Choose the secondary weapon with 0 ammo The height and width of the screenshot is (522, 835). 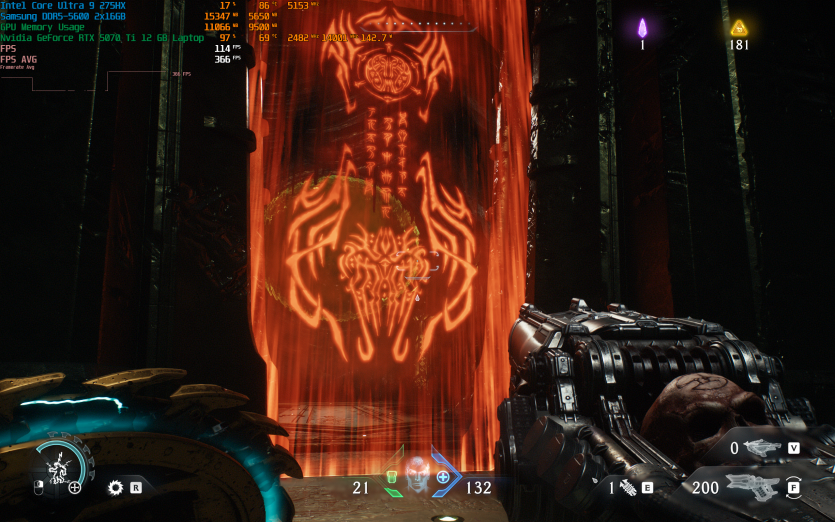(x=763, y=448)
